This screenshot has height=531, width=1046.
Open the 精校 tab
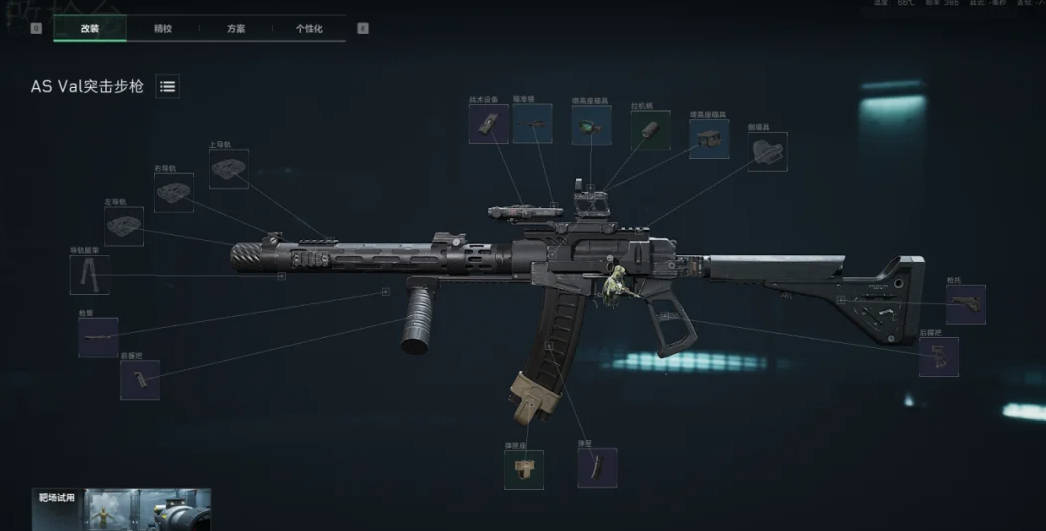pos(163,29)
